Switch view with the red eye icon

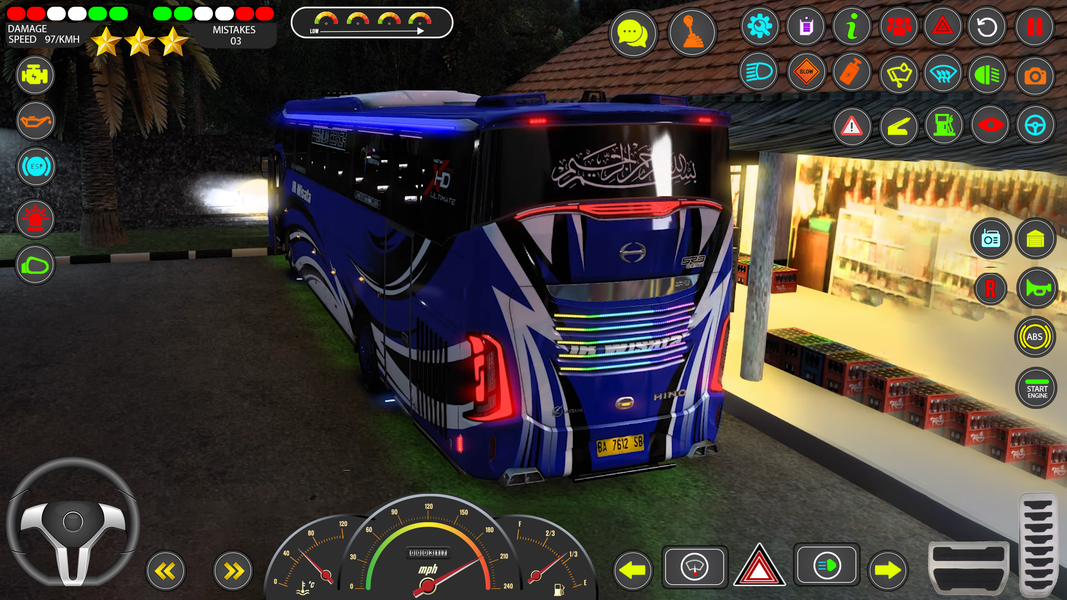click(x=990, y=125)
